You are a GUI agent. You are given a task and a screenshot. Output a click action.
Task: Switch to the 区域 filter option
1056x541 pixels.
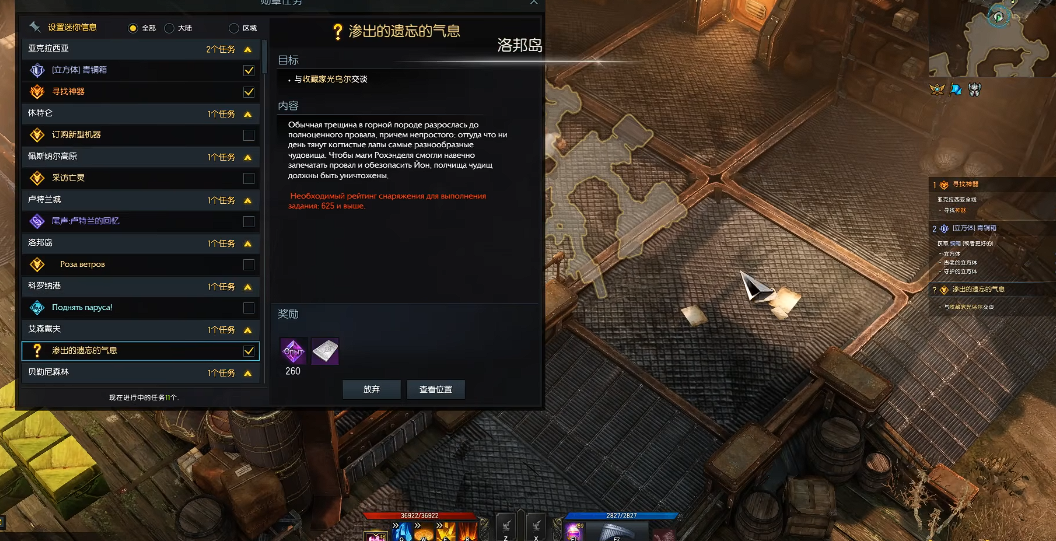234,28
